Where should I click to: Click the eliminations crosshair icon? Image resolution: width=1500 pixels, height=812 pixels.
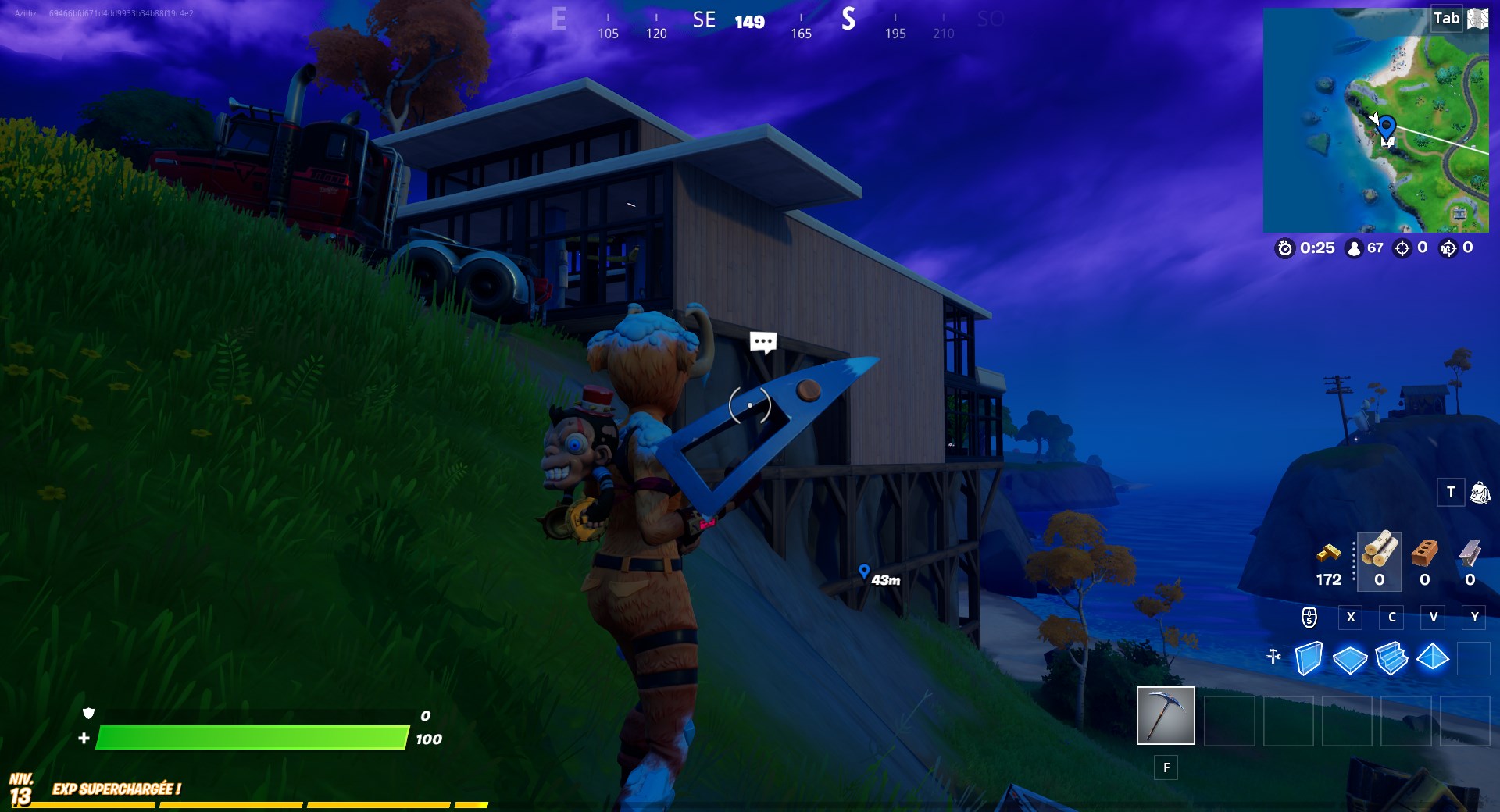(1402, 249)
